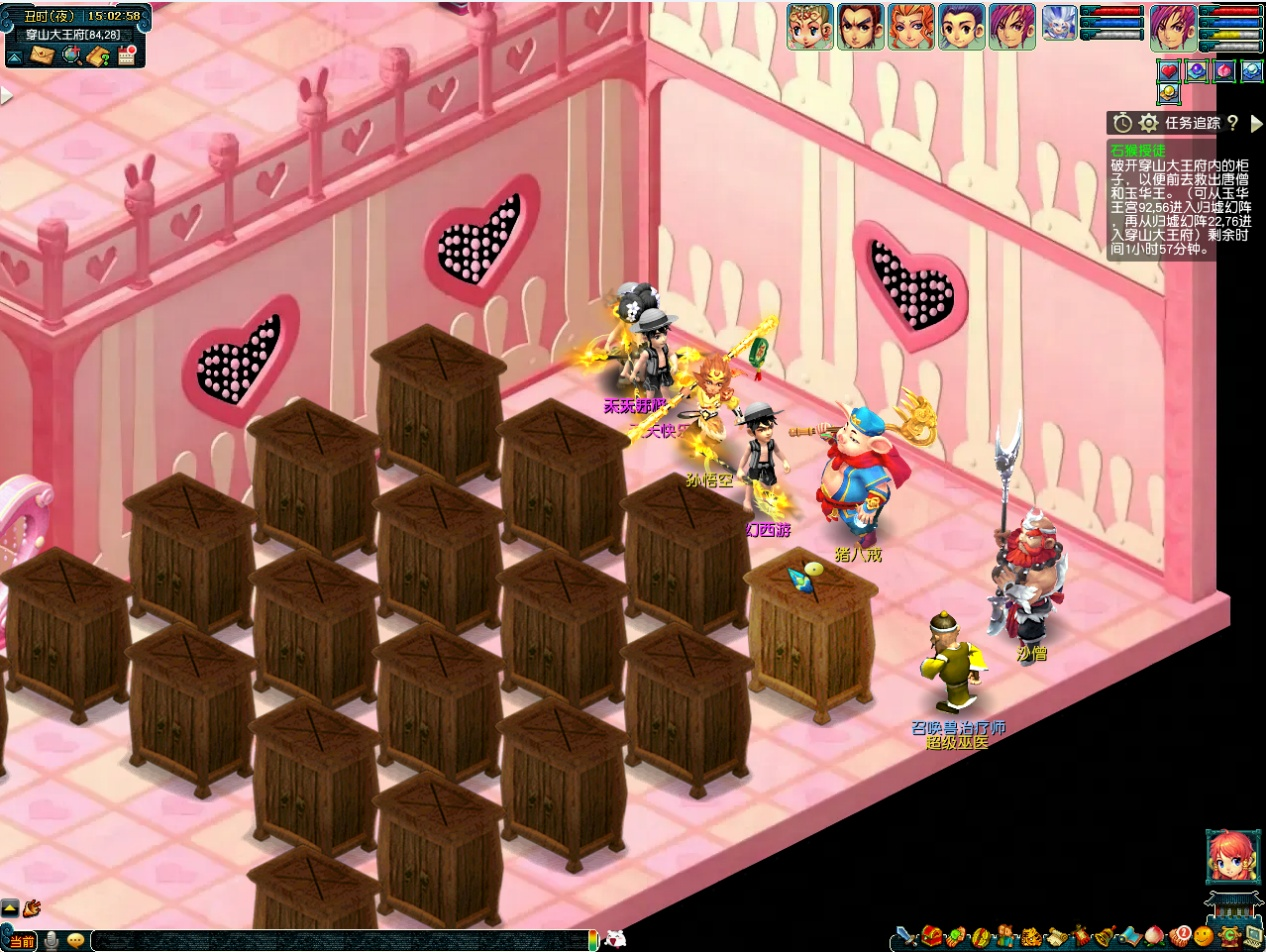Screen dimensions: 1266x952
Task: Open the smiley face emoticon menu
Action: tap(1203, 937)
